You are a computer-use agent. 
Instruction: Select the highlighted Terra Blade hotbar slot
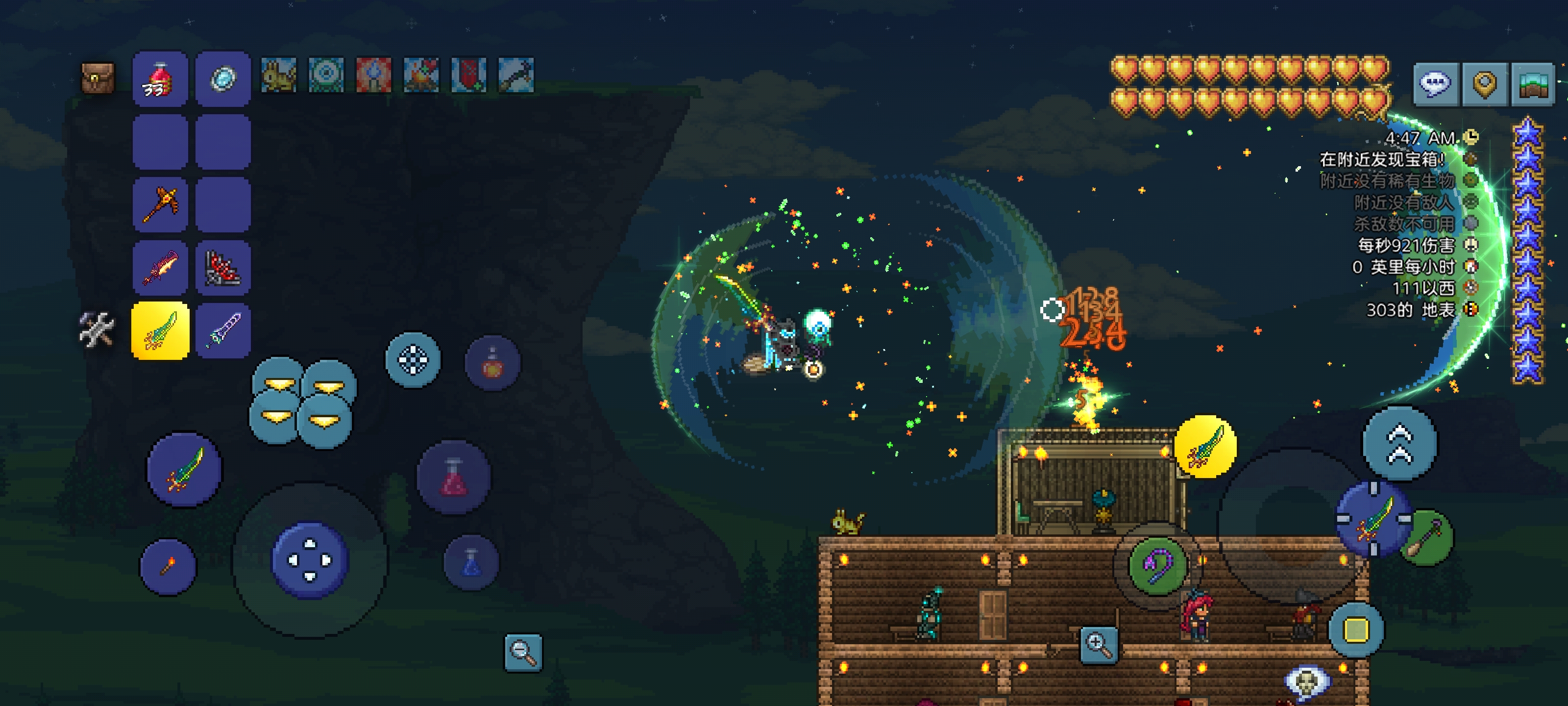pyautogui.click(x=160, y=331)
